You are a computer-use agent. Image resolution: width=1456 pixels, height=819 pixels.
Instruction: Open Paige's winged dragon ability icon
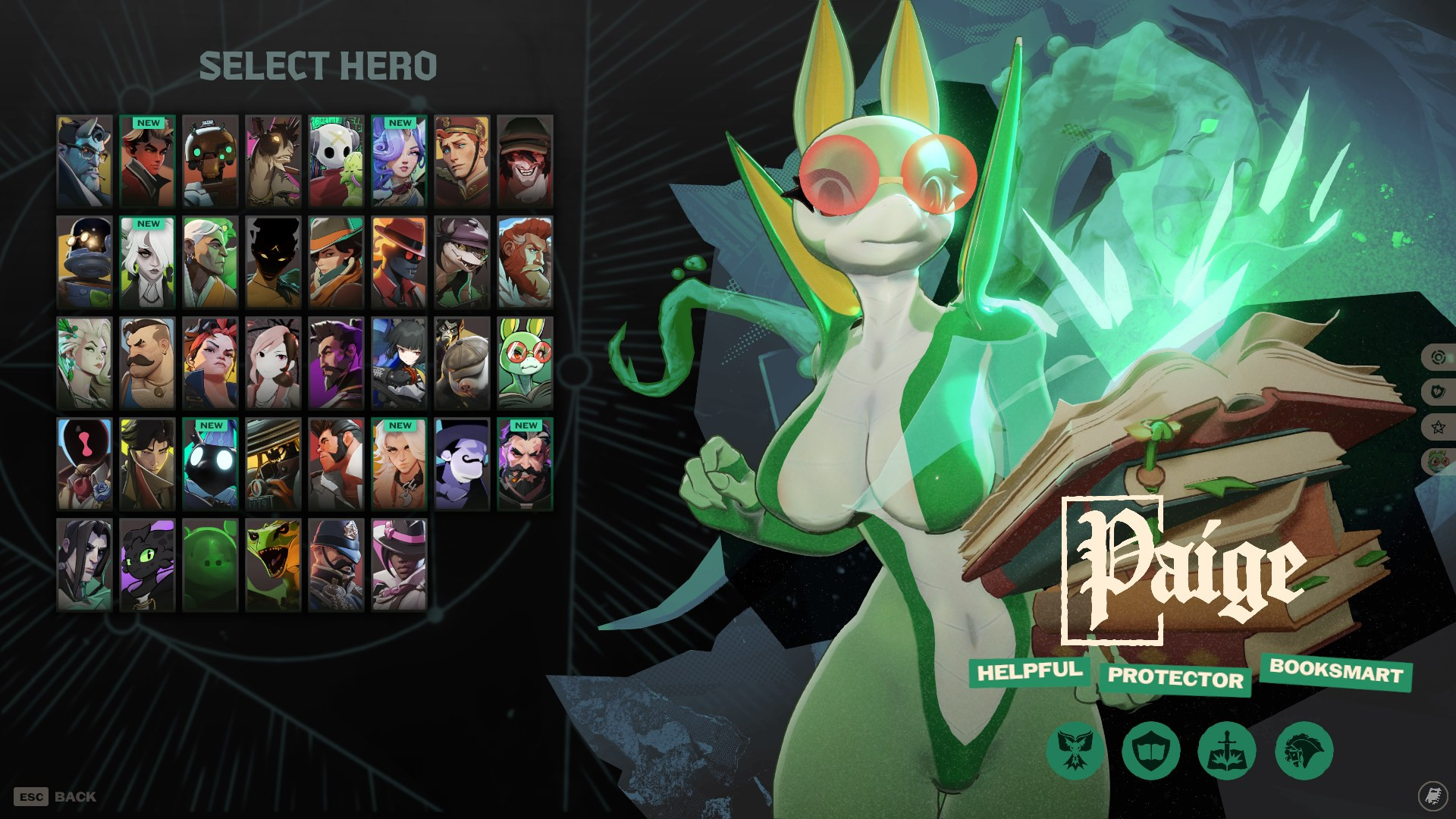coord(1075,750)
